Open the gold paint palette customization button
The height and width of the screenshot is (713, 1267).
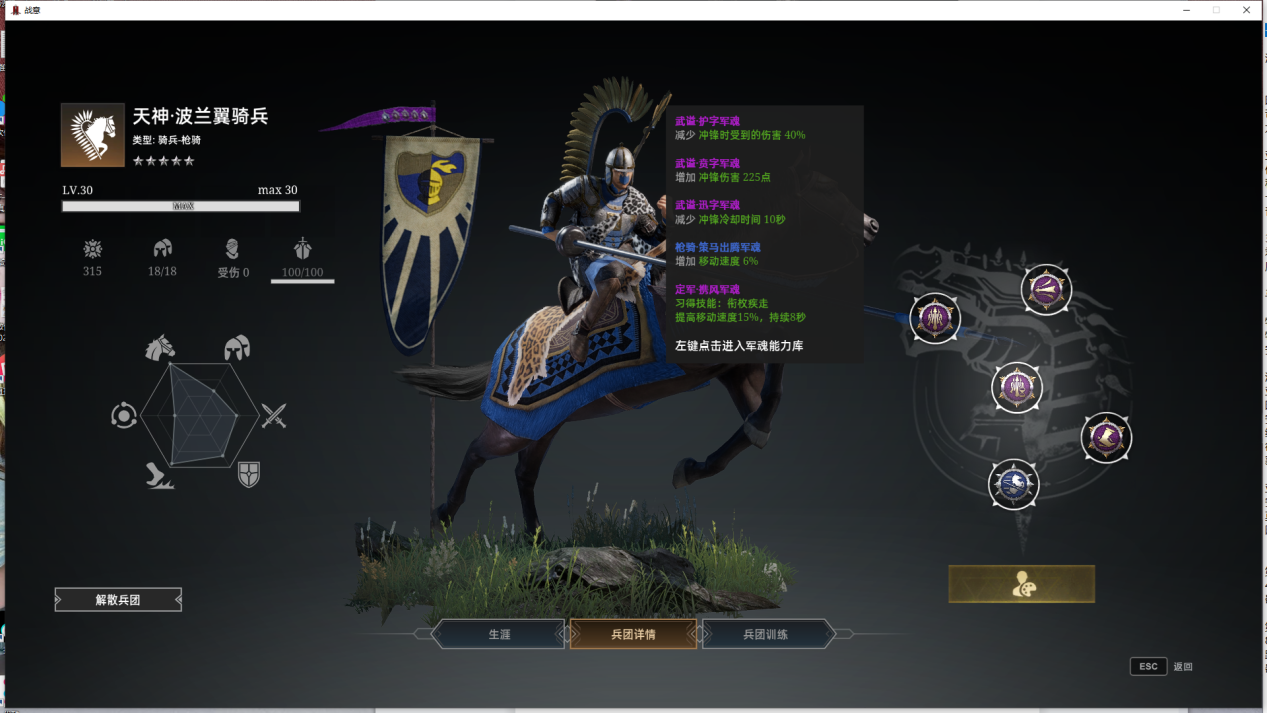[x=1021, y=584]
